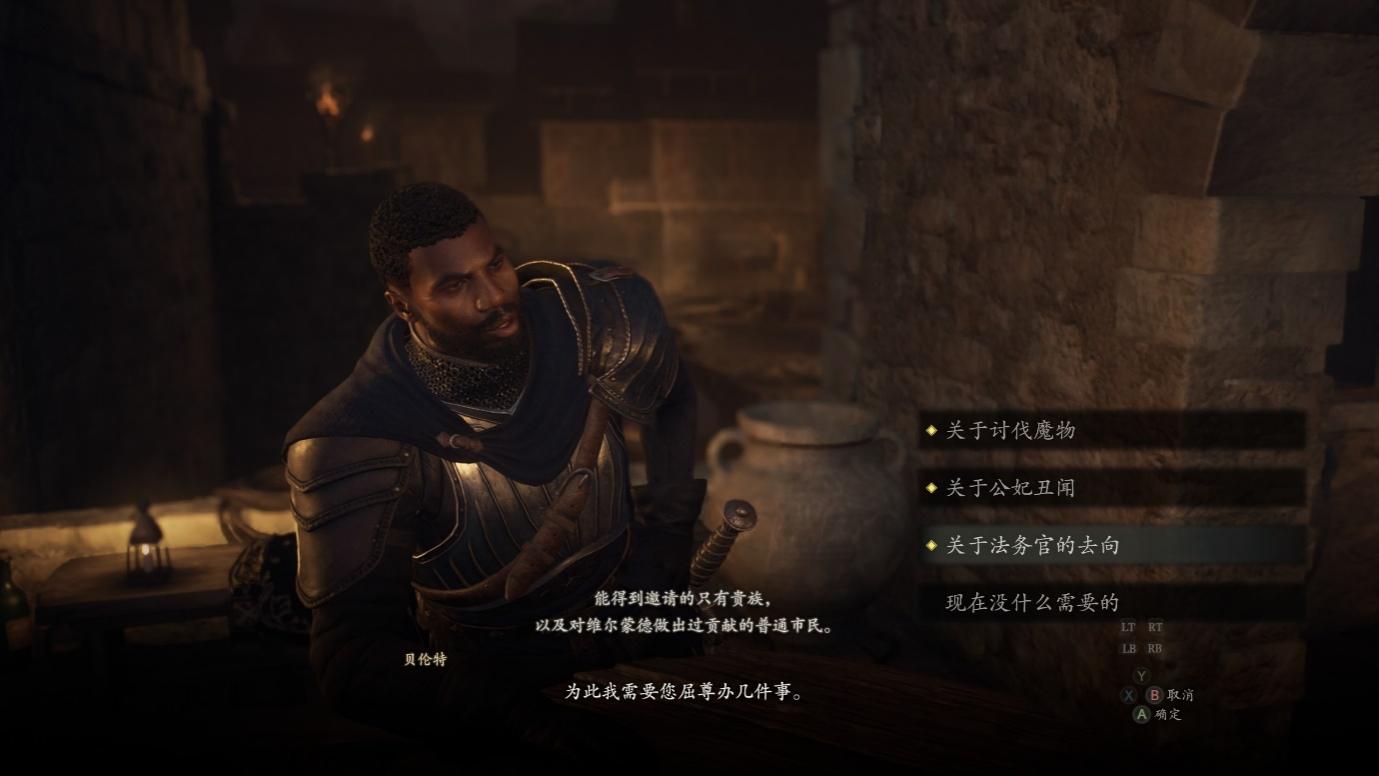Click the LB bumper prompt icon
Viewport: 1379px width, 776px height.
pos(1126,648)
